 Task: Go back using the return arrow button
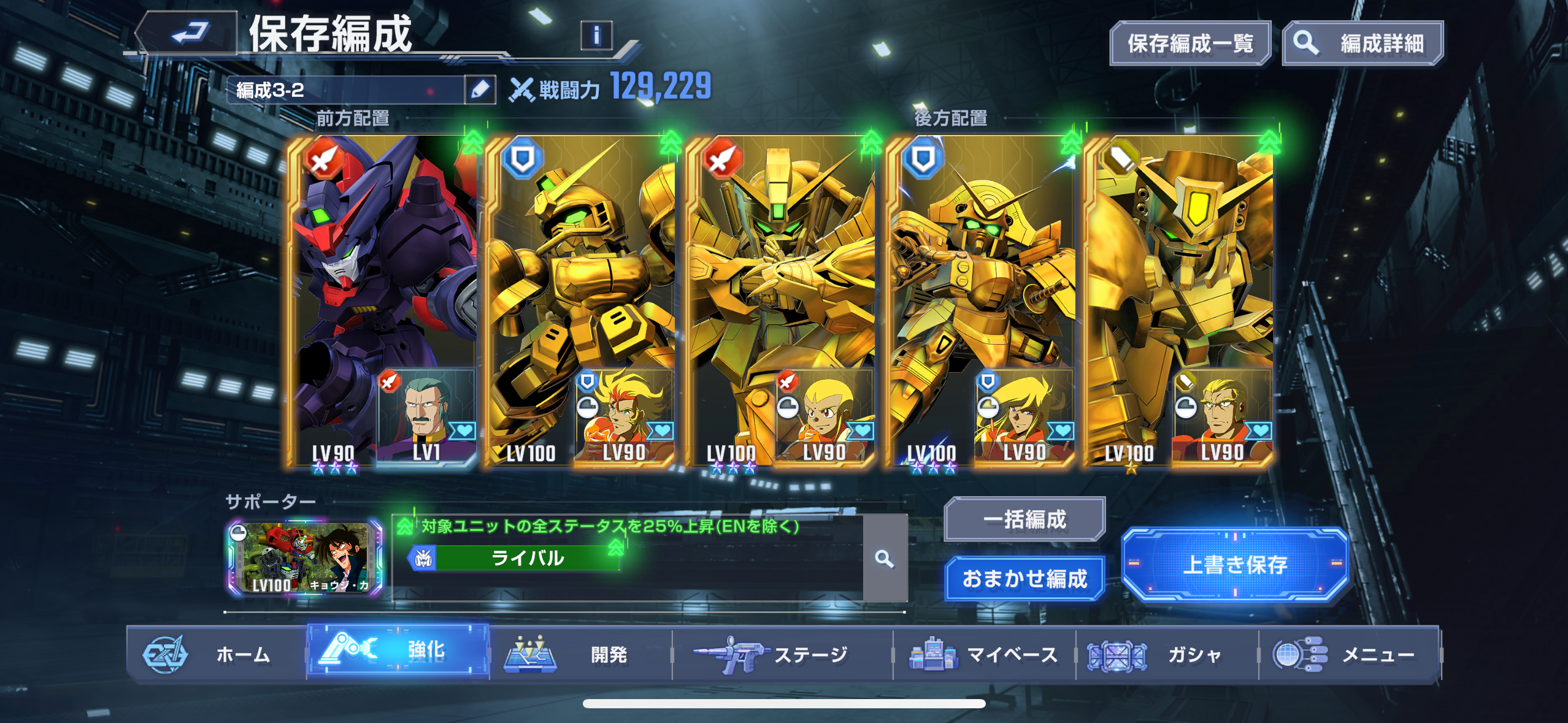(187, 33)
